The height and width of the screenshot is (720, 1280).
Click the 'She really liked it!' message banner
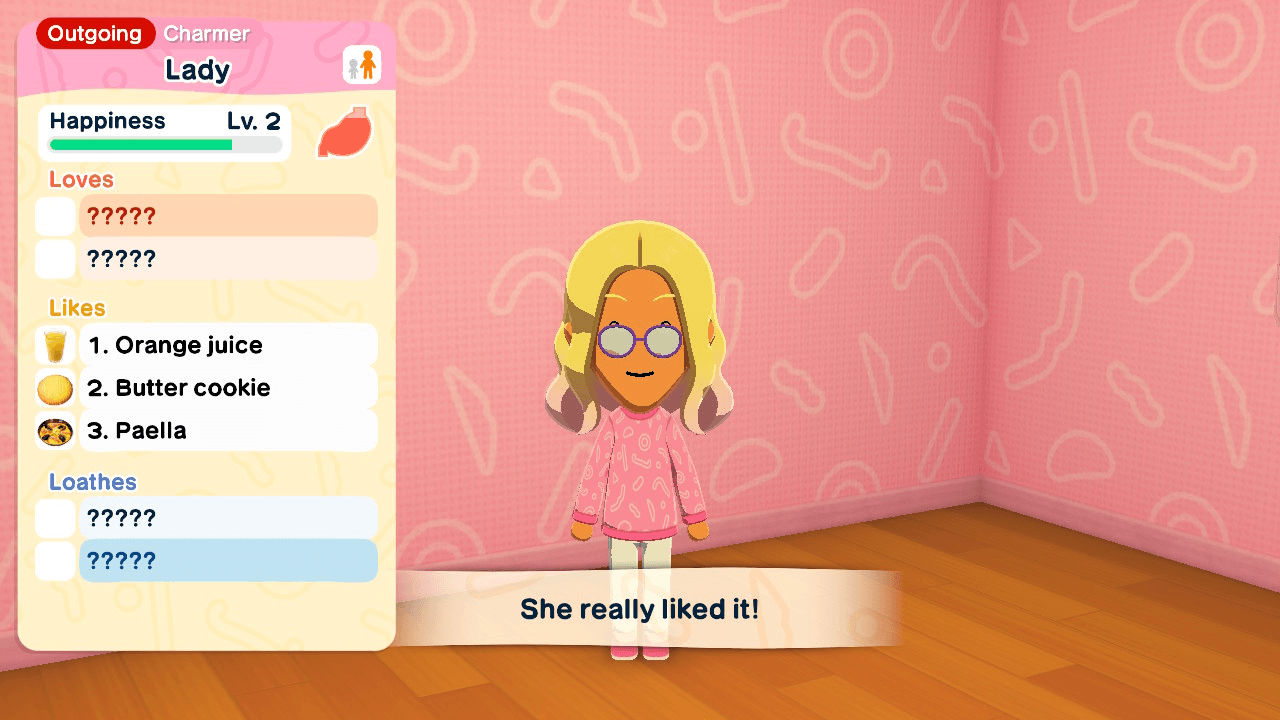pos(638,606)
